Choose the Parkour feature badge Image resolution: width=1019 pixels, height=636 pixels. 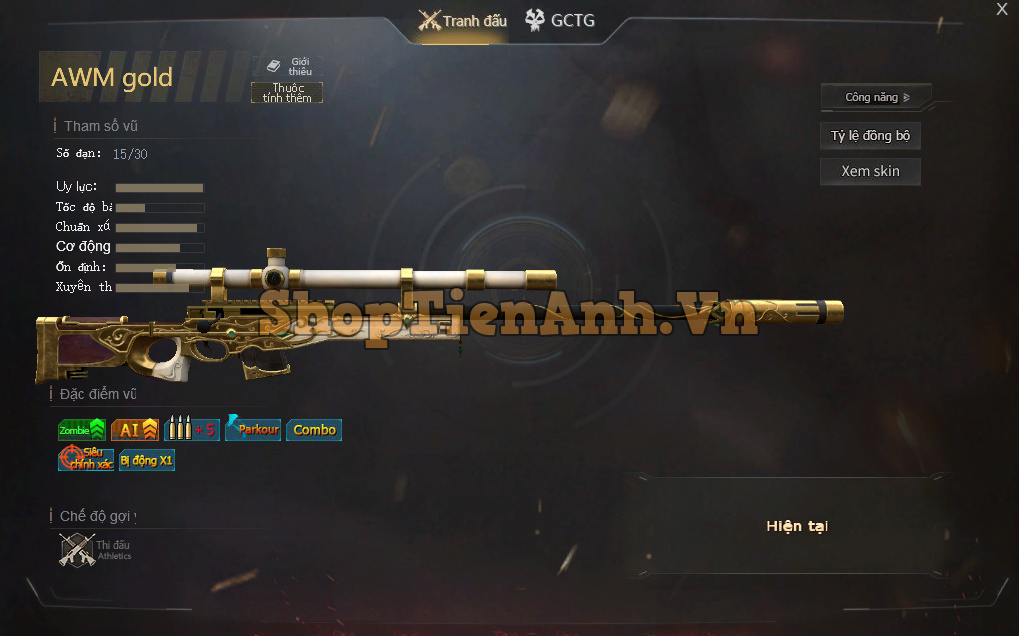point(252,429)
